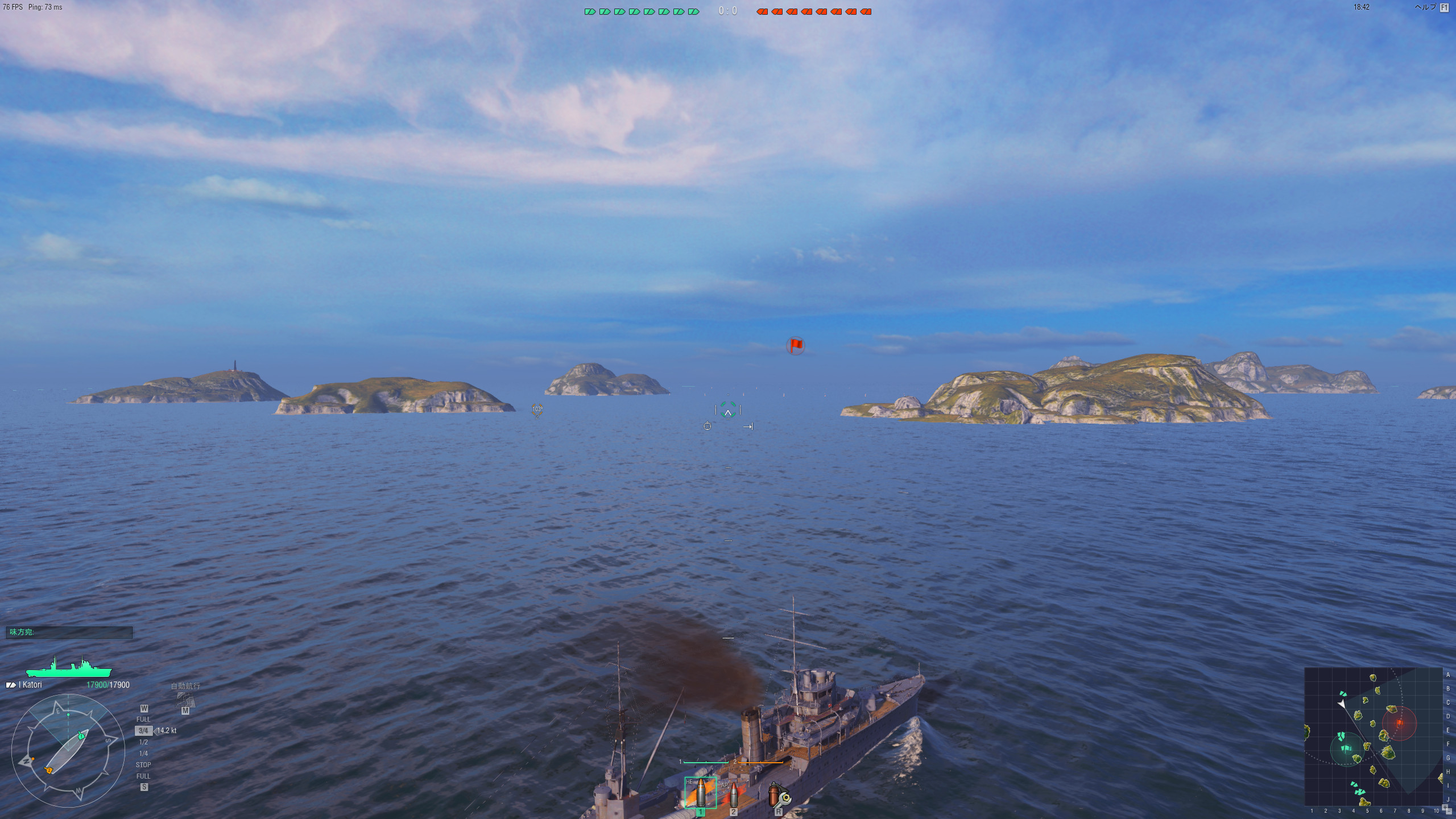
Task: Click the ship compass heading indicator
Action: click(68, 751)
